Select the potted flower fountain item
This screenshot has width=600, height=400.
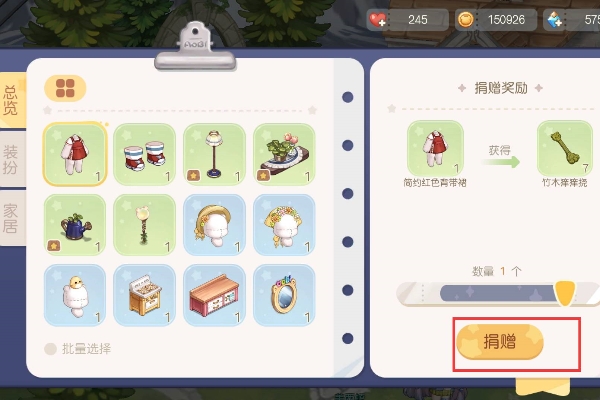[284, 154]
